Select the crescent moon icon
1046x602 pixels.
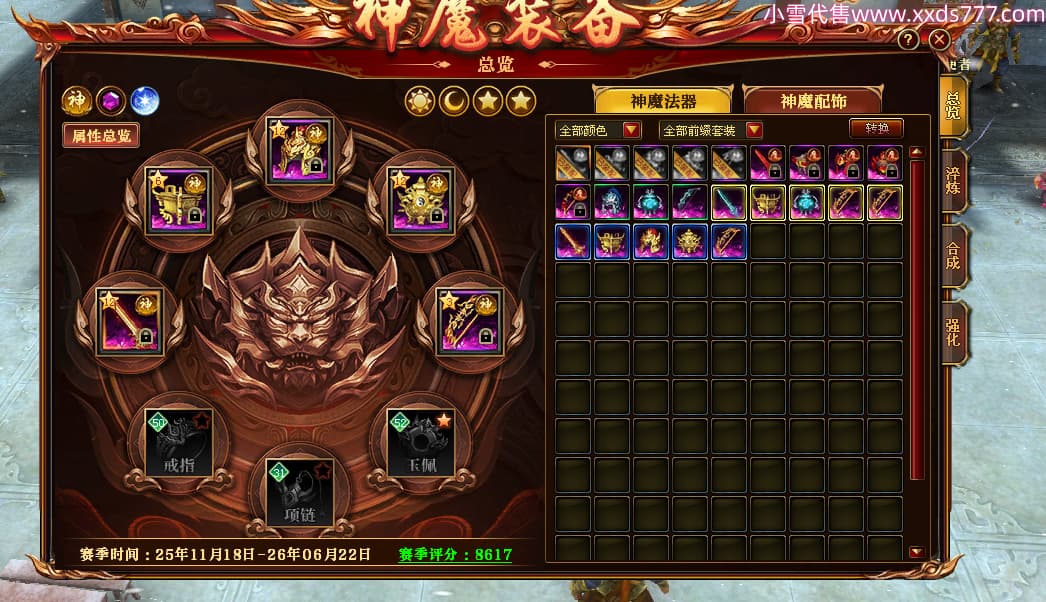coord(453,101)
